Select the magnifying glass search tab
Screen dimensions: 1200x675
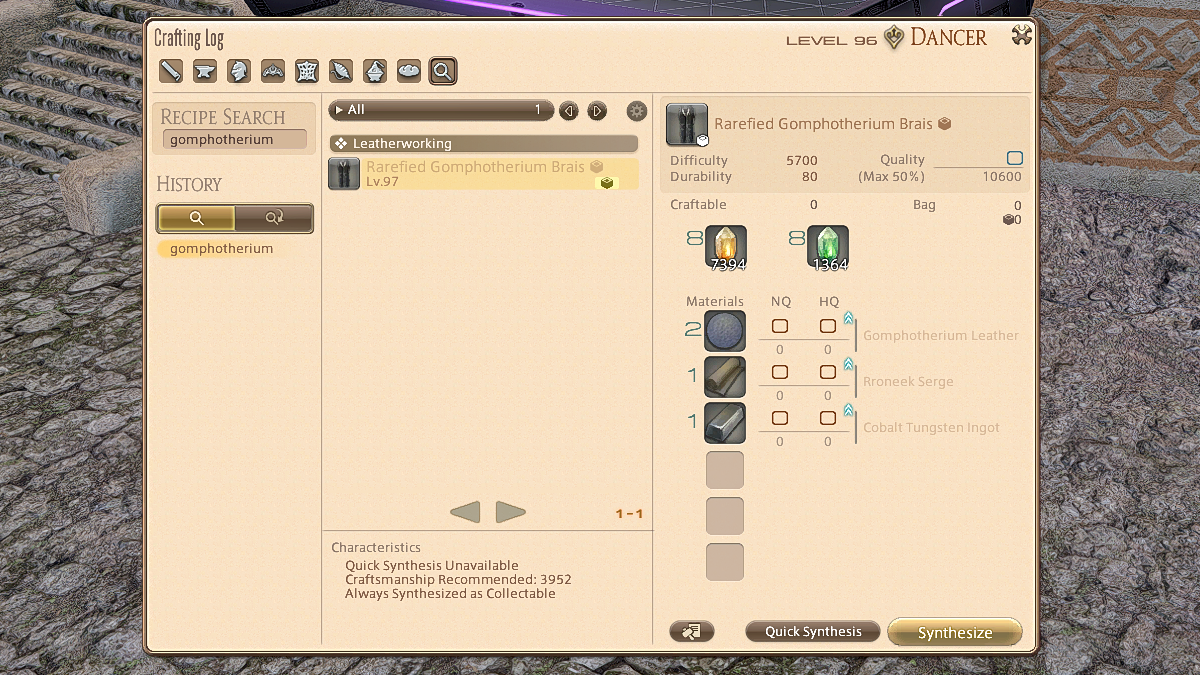(x=443, y=71)
